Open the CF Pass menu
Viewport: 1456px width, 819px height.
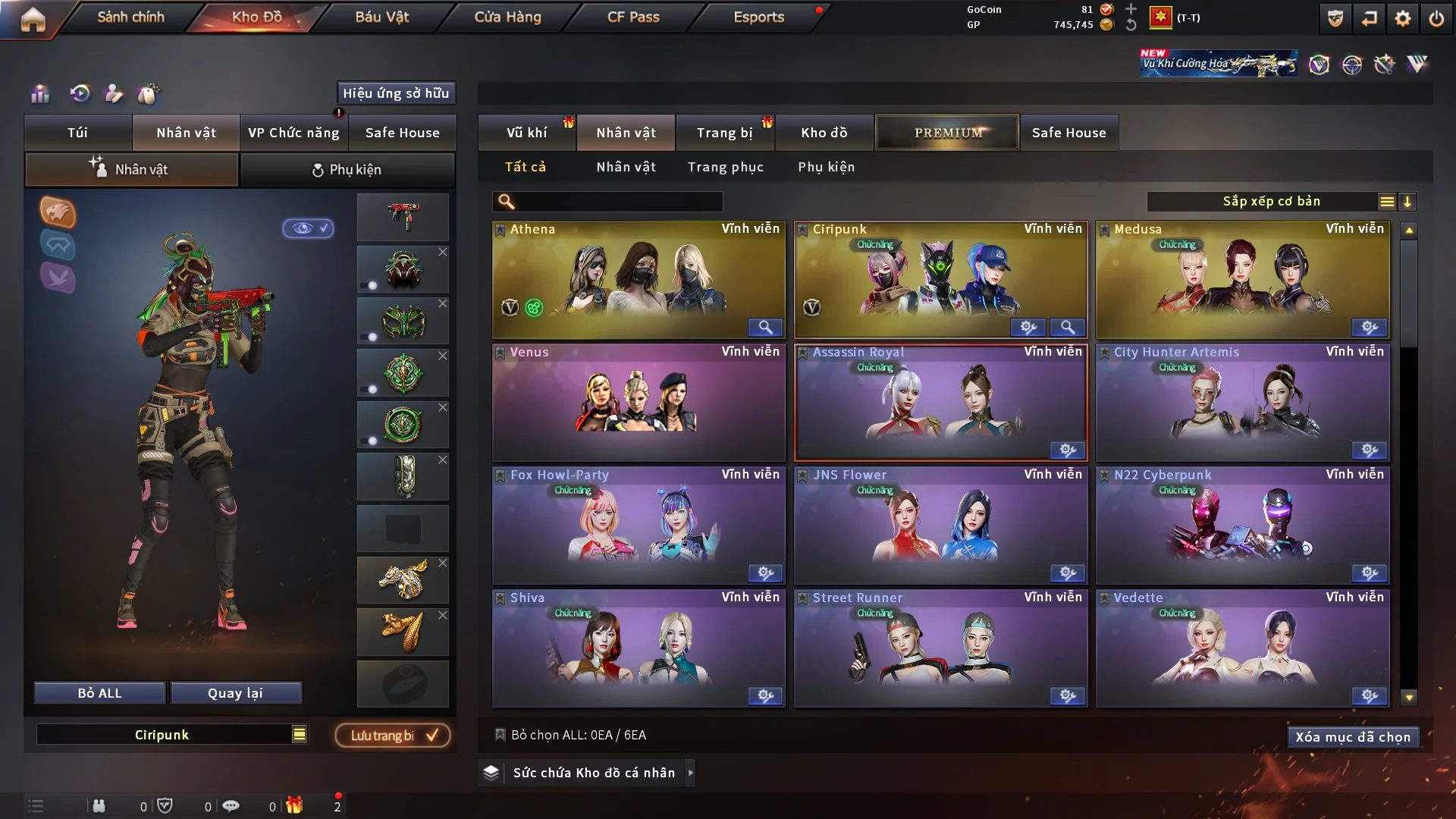(633, 17)
